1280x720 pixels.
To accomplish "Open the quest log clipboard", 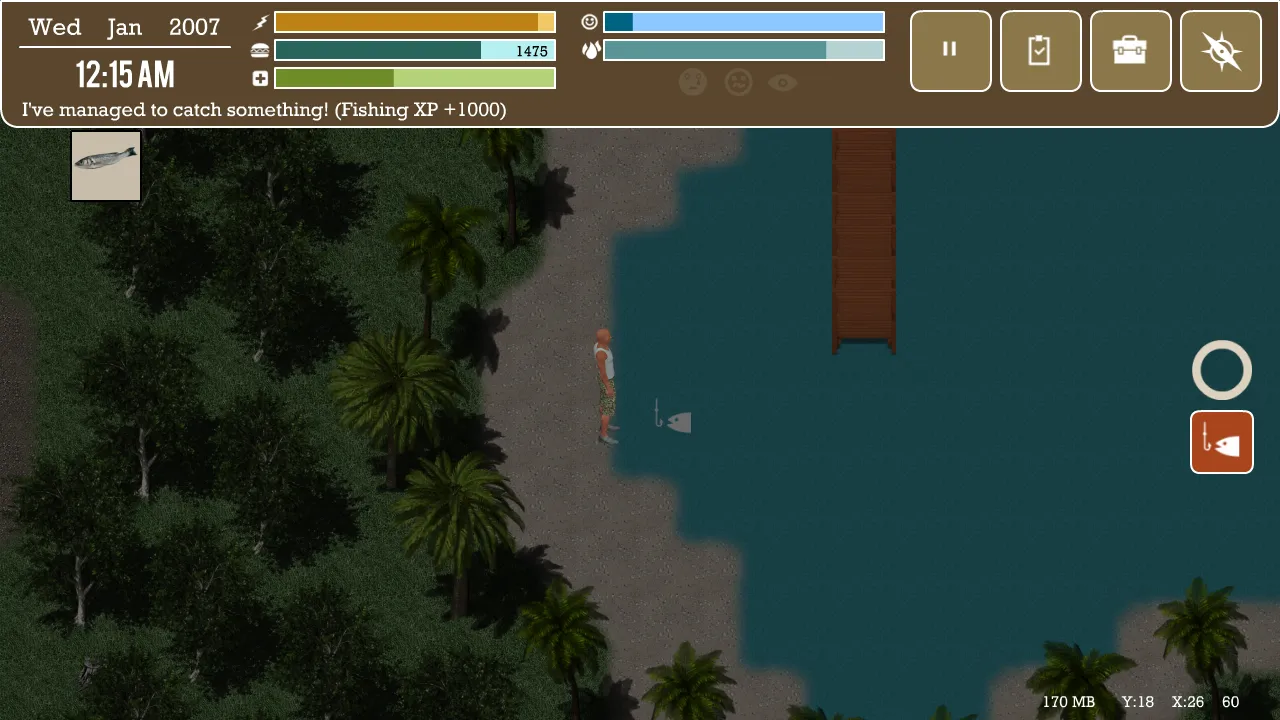I will coord(1040,51).
